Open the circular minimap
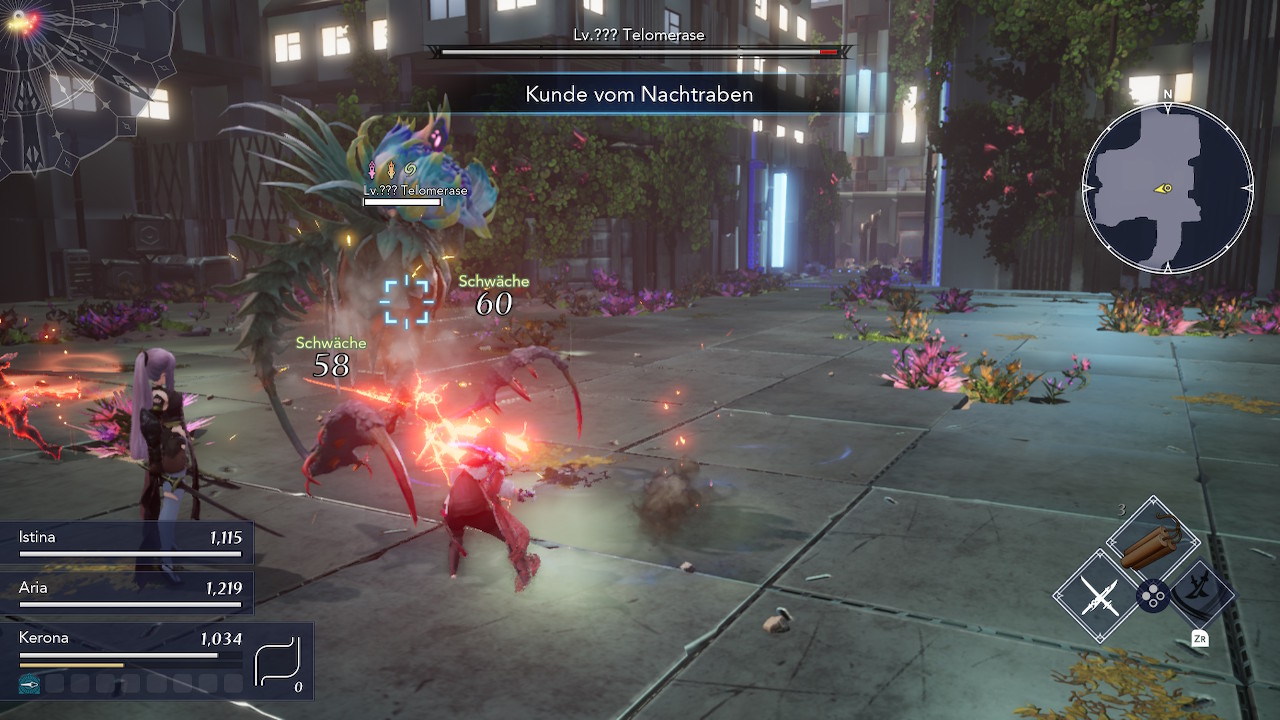This screenshot has height=720, width=1280. 1167,188
